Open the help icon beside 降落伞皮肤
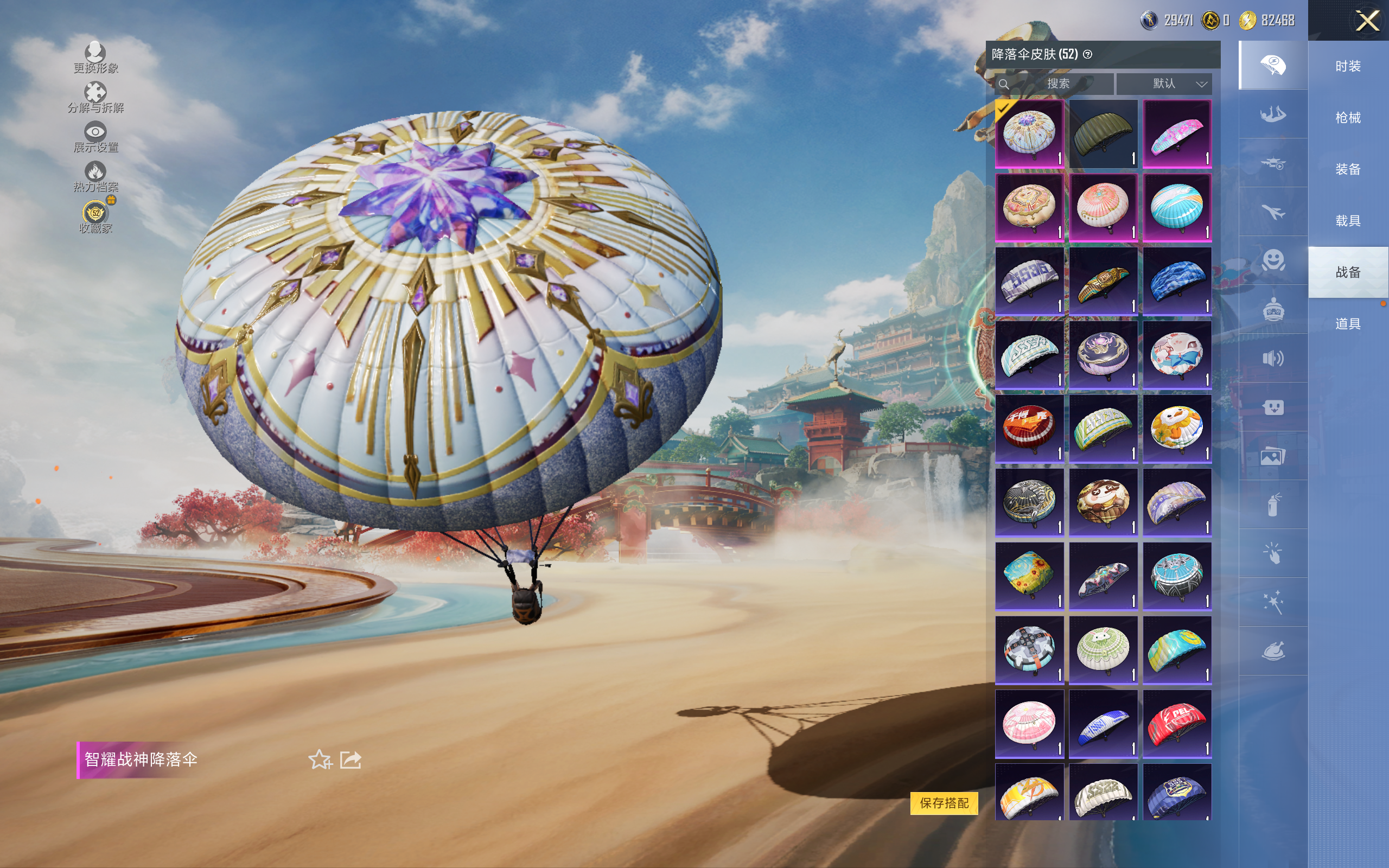Viewport: 1389px width, 868px height. [1088, 55]
